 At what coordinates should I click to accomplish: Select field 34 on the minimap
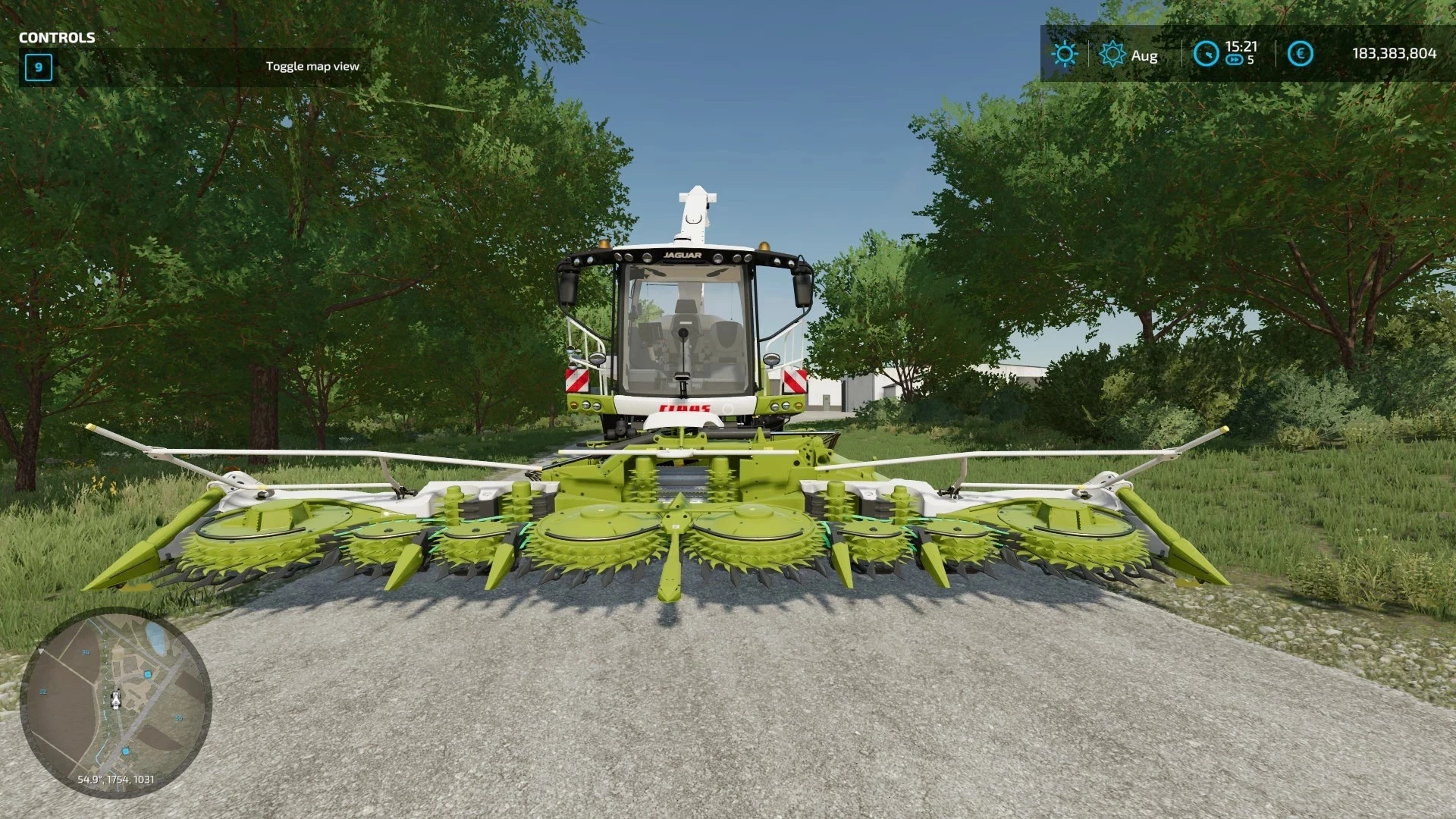tap(86, 652)
